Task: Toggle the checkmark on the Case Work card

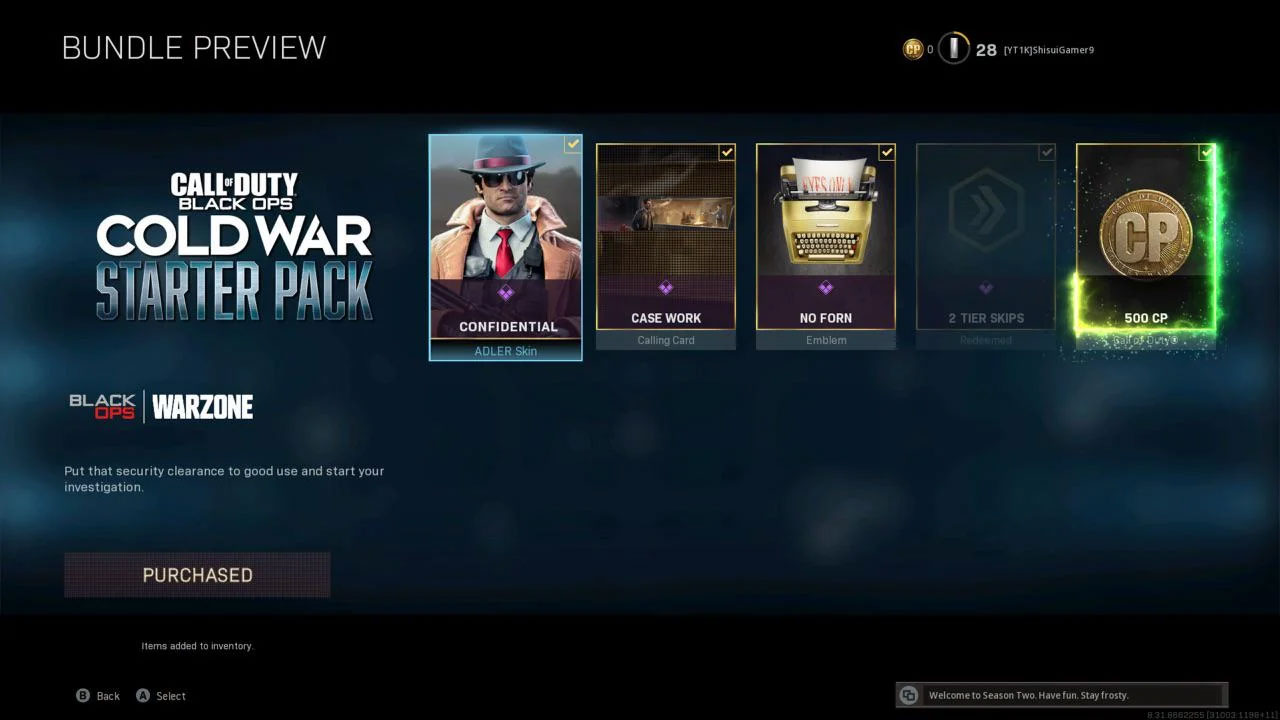Action: coord(726,153)
